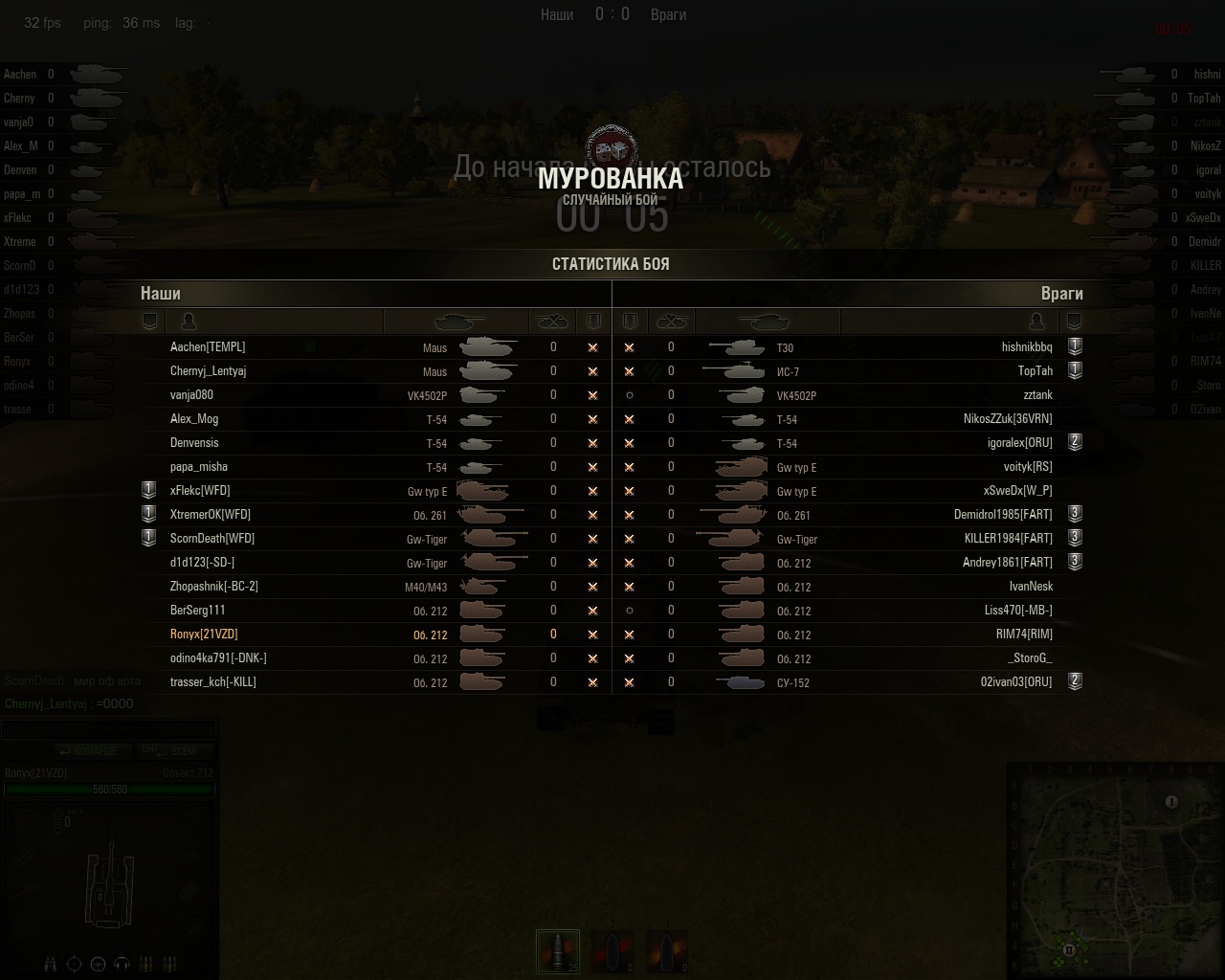
Task: Select enemy KILLER1984[FART] on Gw-Tiger
Action: (x=1008, y=539)
